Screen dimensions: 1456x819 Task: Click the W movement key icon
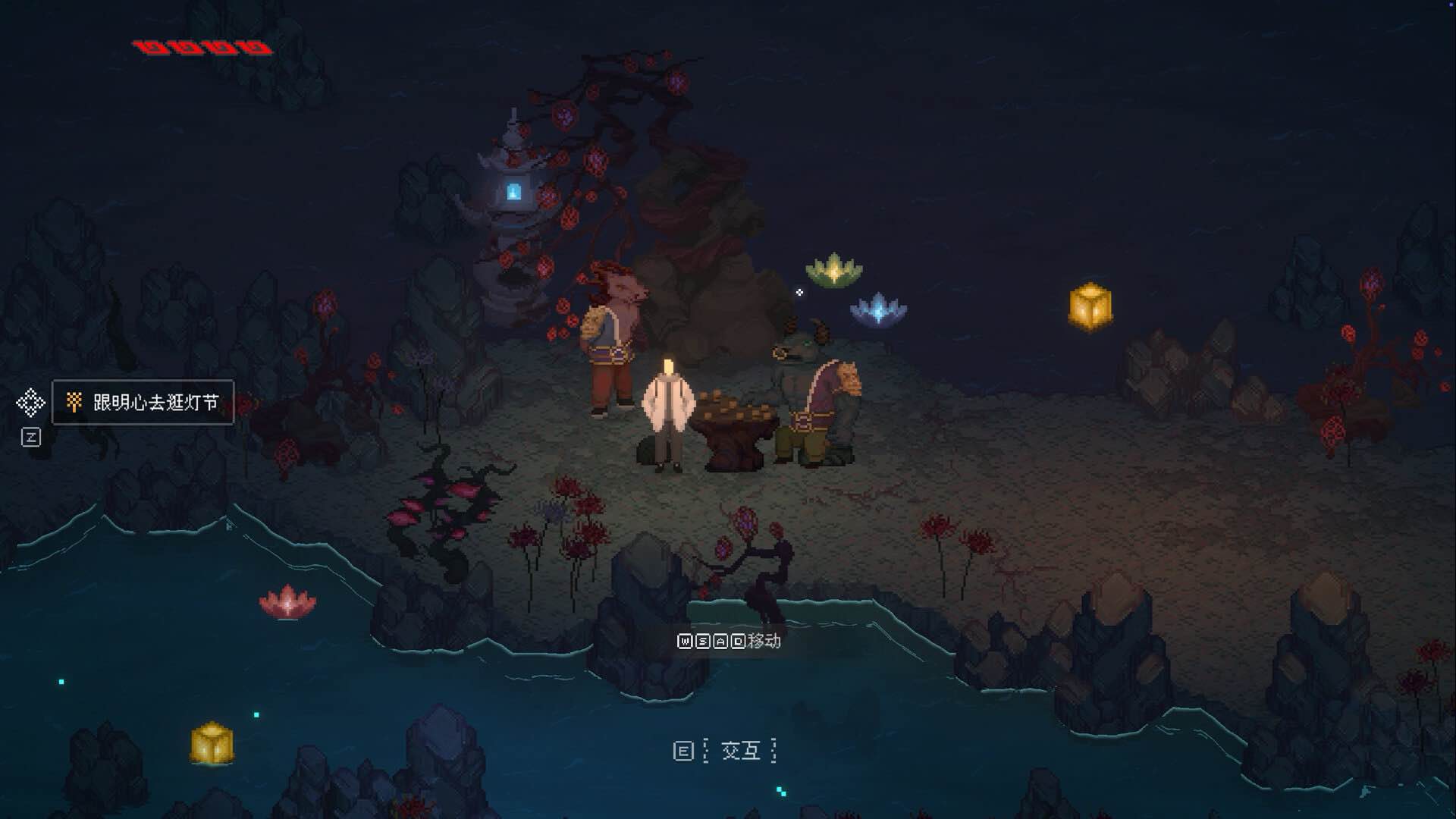(686, 642)
